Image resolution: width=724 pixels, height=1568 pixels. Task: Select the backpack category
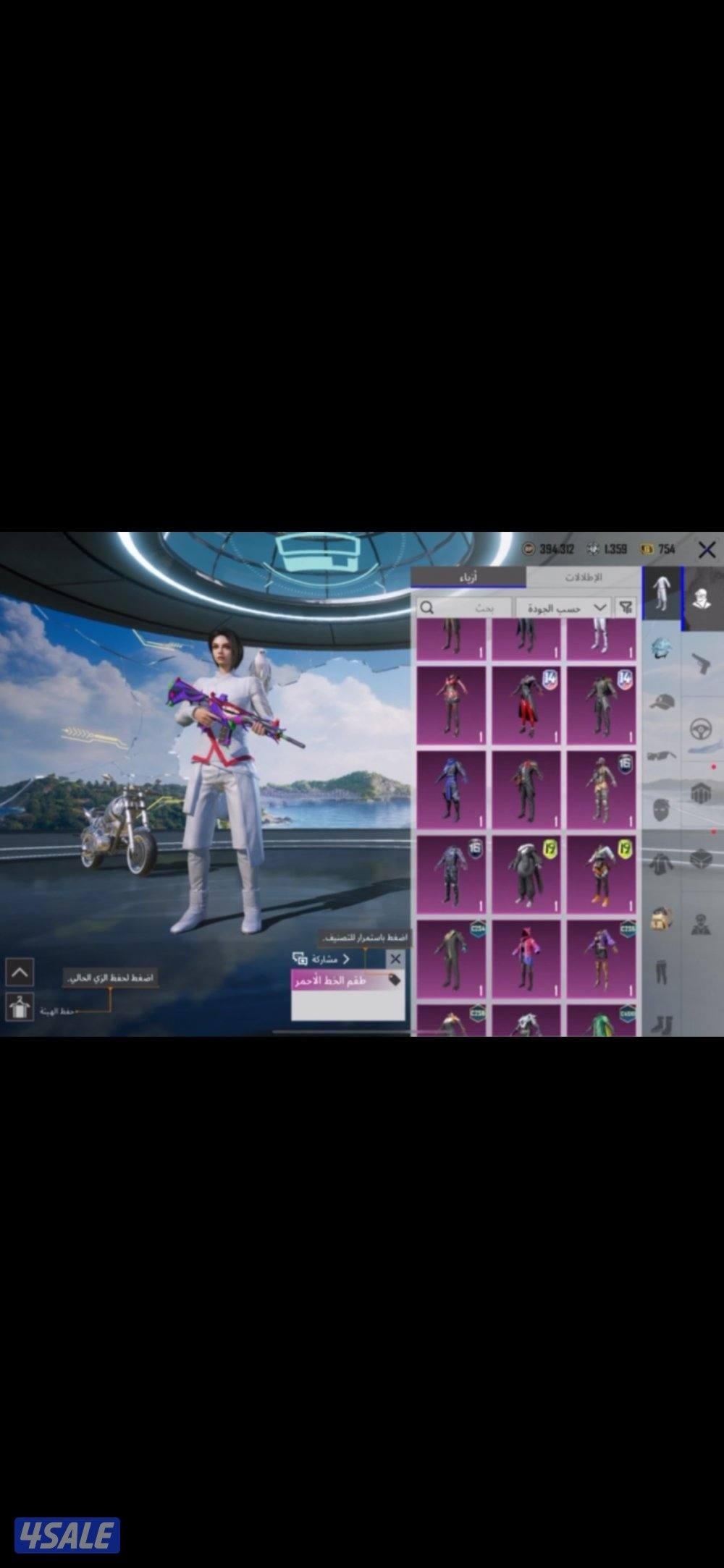(x=661, y=919)
